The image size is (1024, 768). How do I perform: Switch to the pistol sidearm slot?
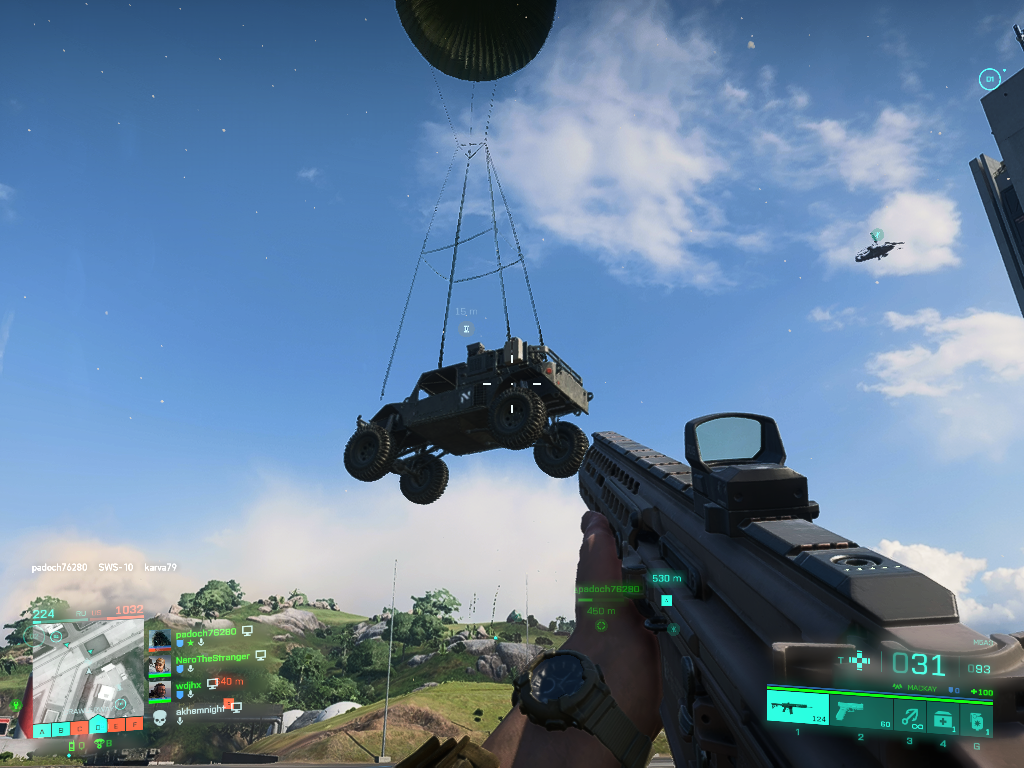tap(856, 710)
